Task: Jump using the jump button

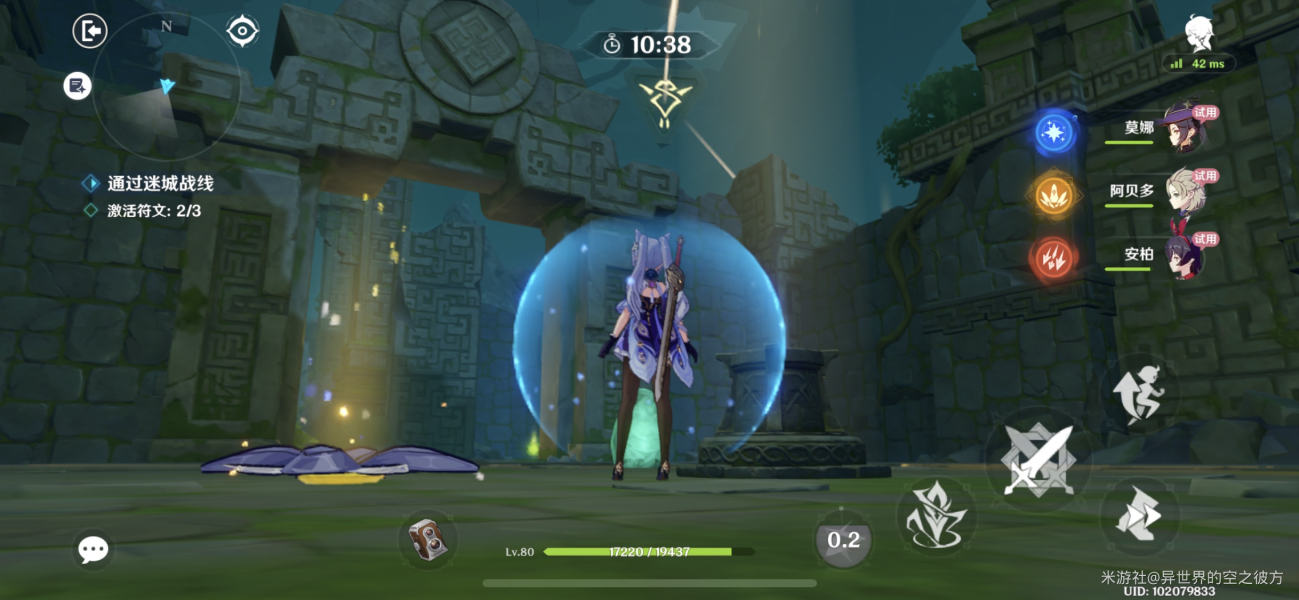Action: (1140, 392)
